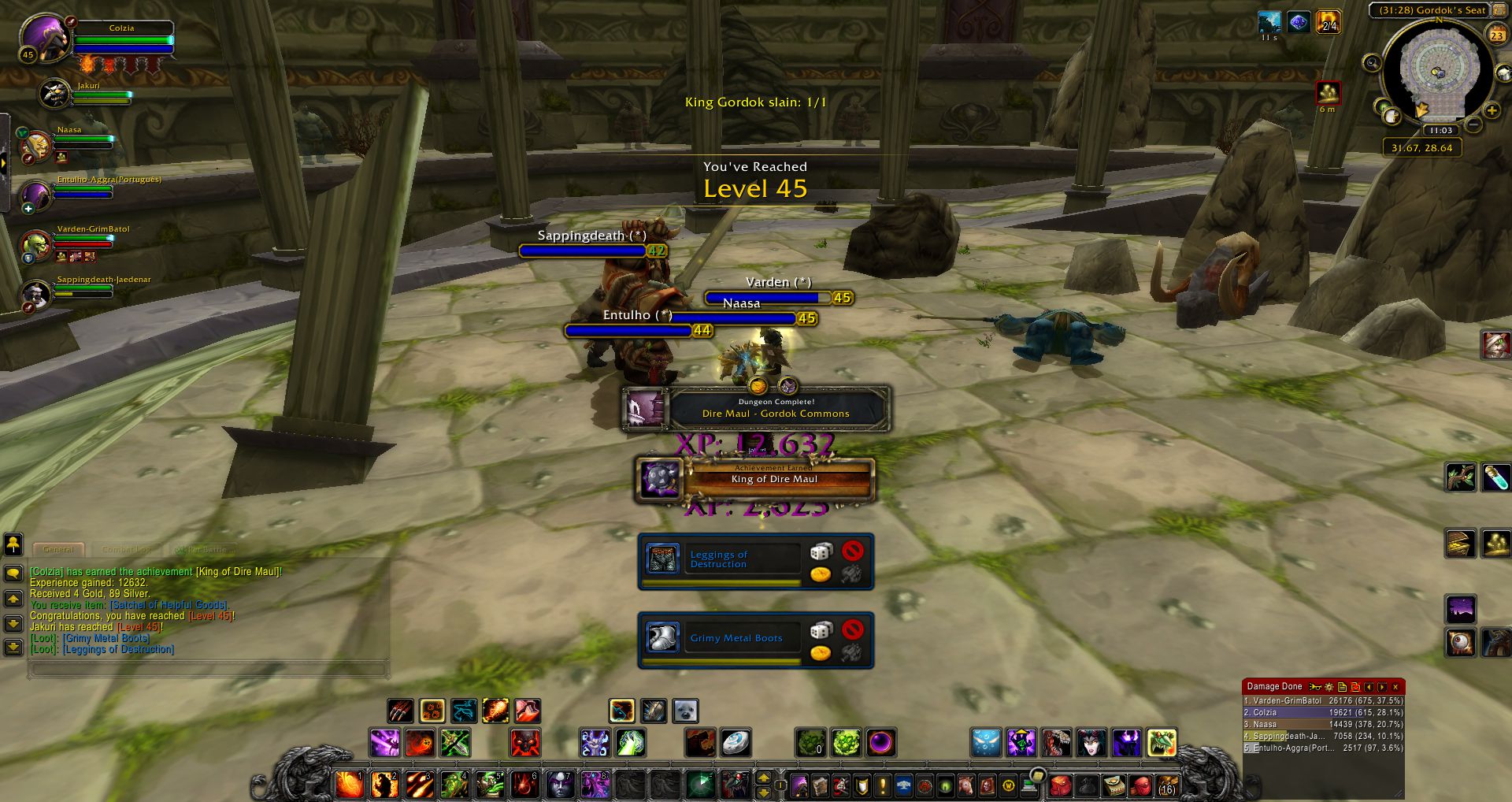Image resolution: width=1512 pixels, height=802 pixels.
Task: Roll Need on Leggings of Destruction
Action: 821,551
